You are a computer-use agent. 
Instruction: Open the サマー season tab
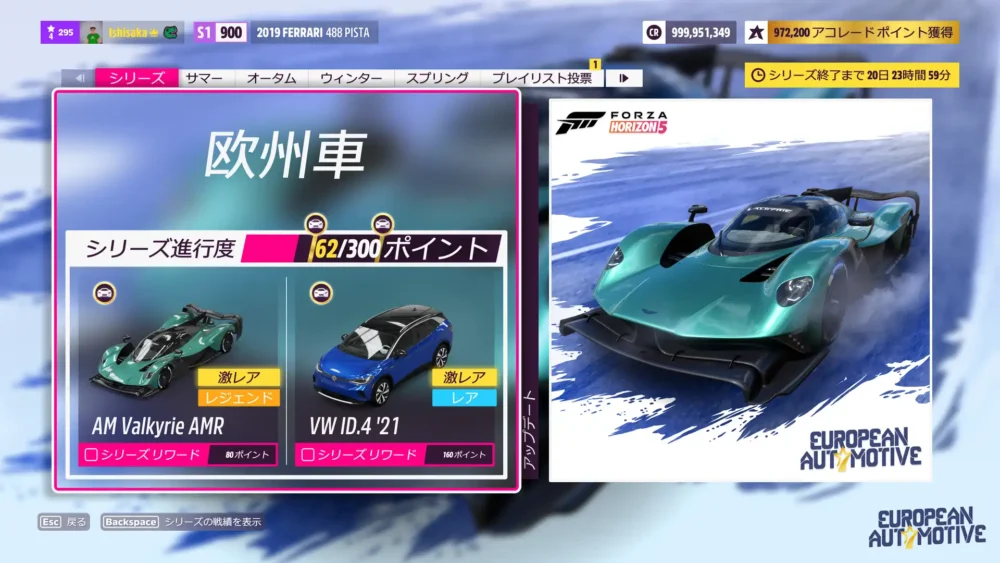click(x=207, y=78)
